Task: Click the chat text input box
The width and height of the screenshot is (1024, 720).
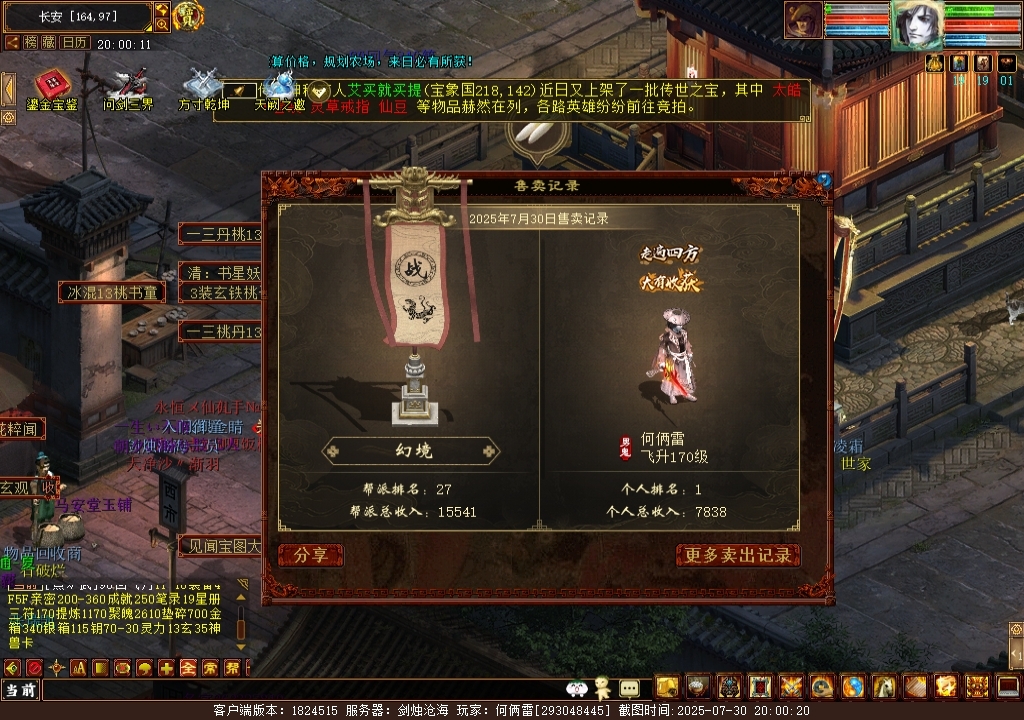Action: click(300, 690)
